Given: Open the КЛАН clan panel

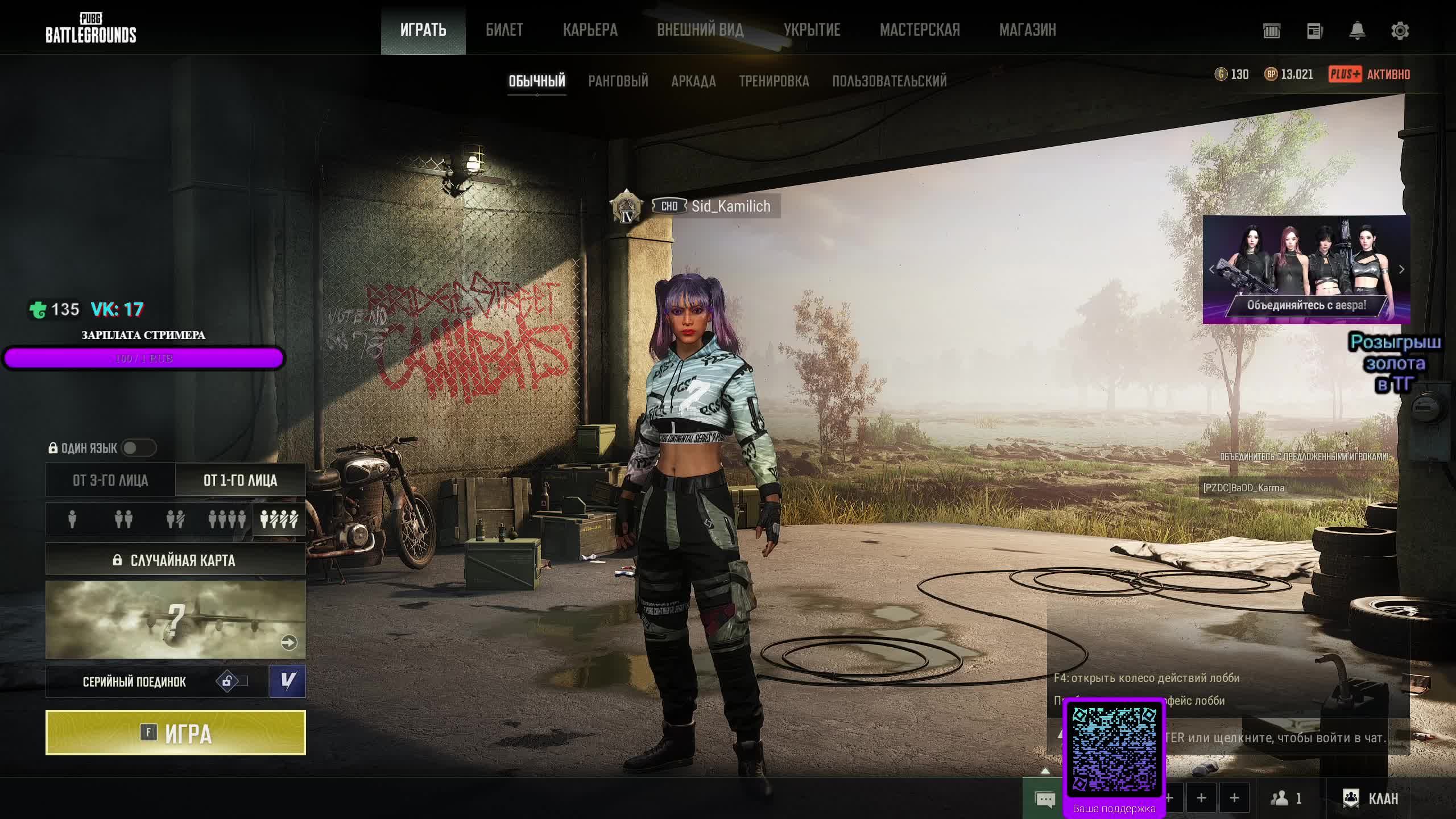Looking at the screenshot, I should click(1370, 799).
